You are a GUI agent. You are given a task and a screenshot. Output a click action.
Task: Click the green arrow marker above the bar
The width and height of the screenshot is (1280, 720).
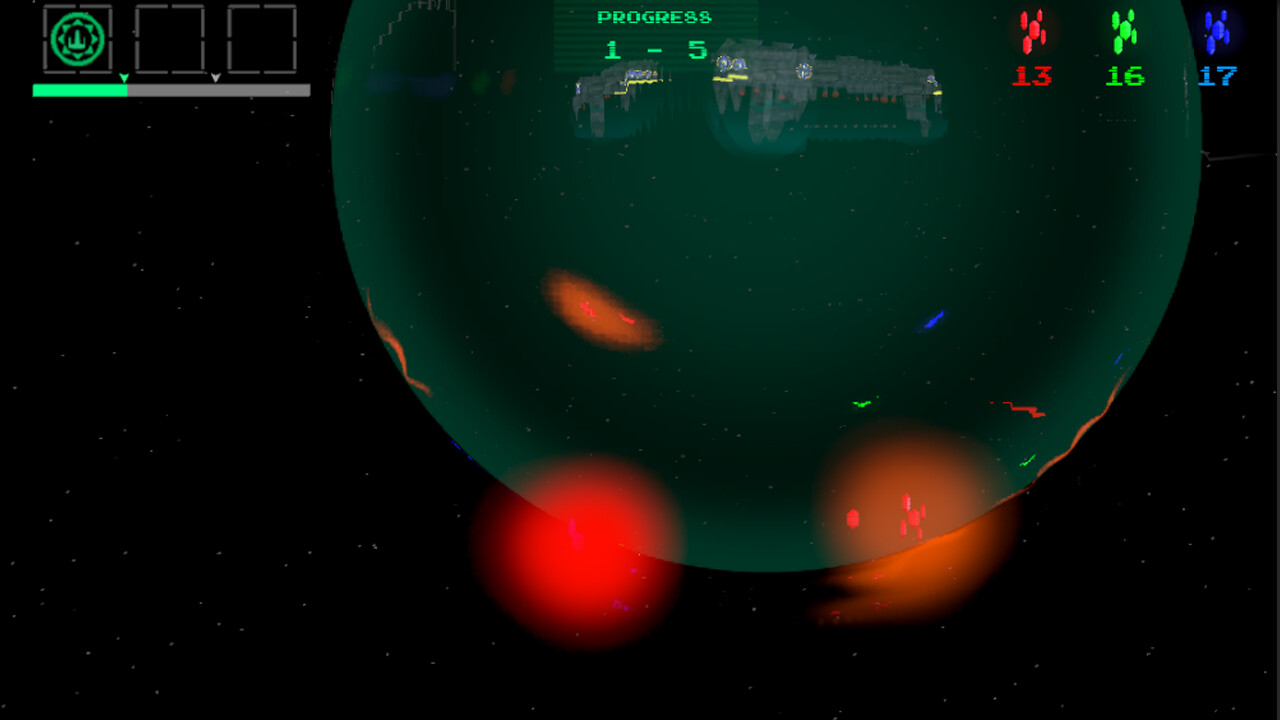tap(125, 76)
